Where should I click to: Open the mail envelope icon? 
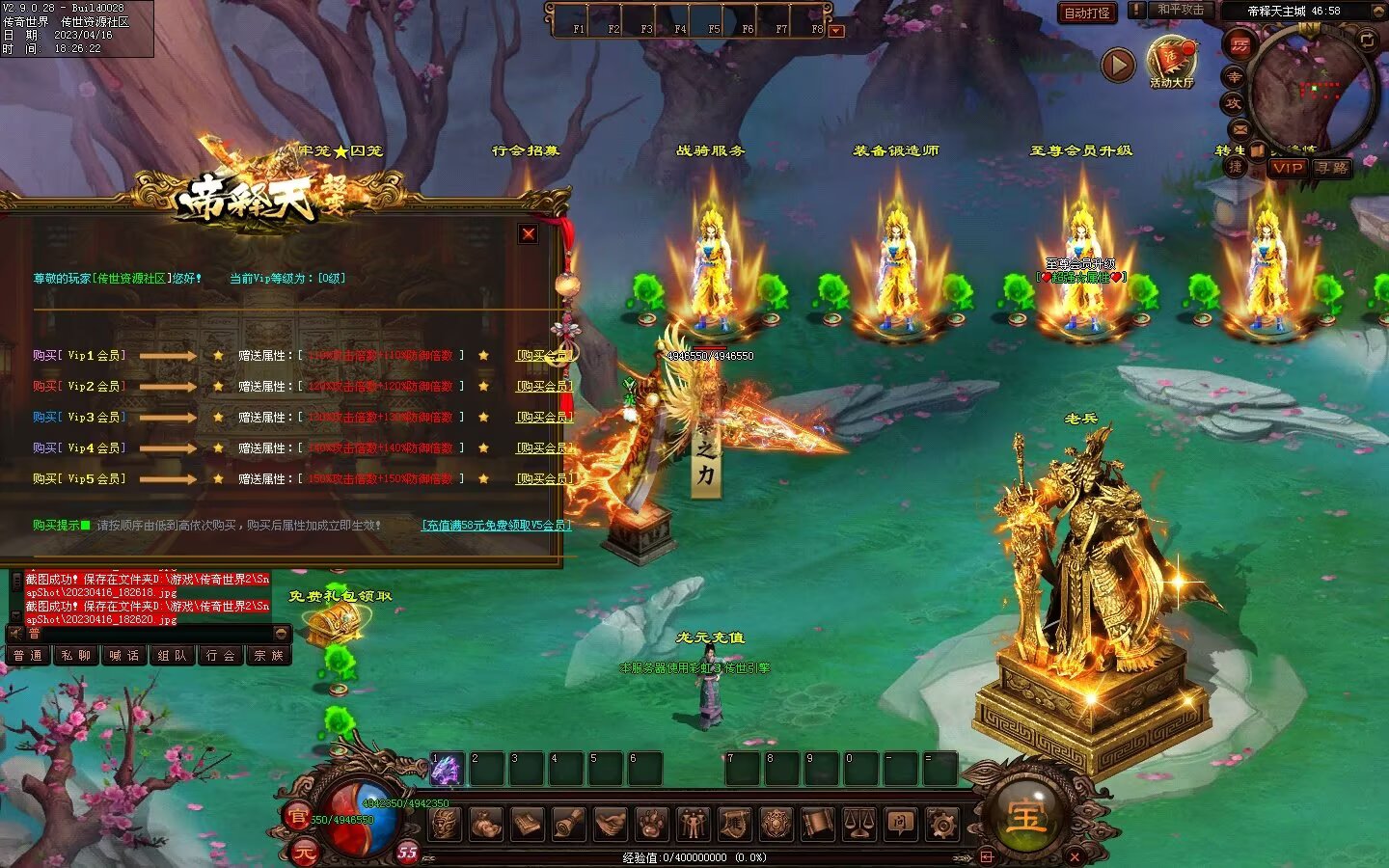1240,129
